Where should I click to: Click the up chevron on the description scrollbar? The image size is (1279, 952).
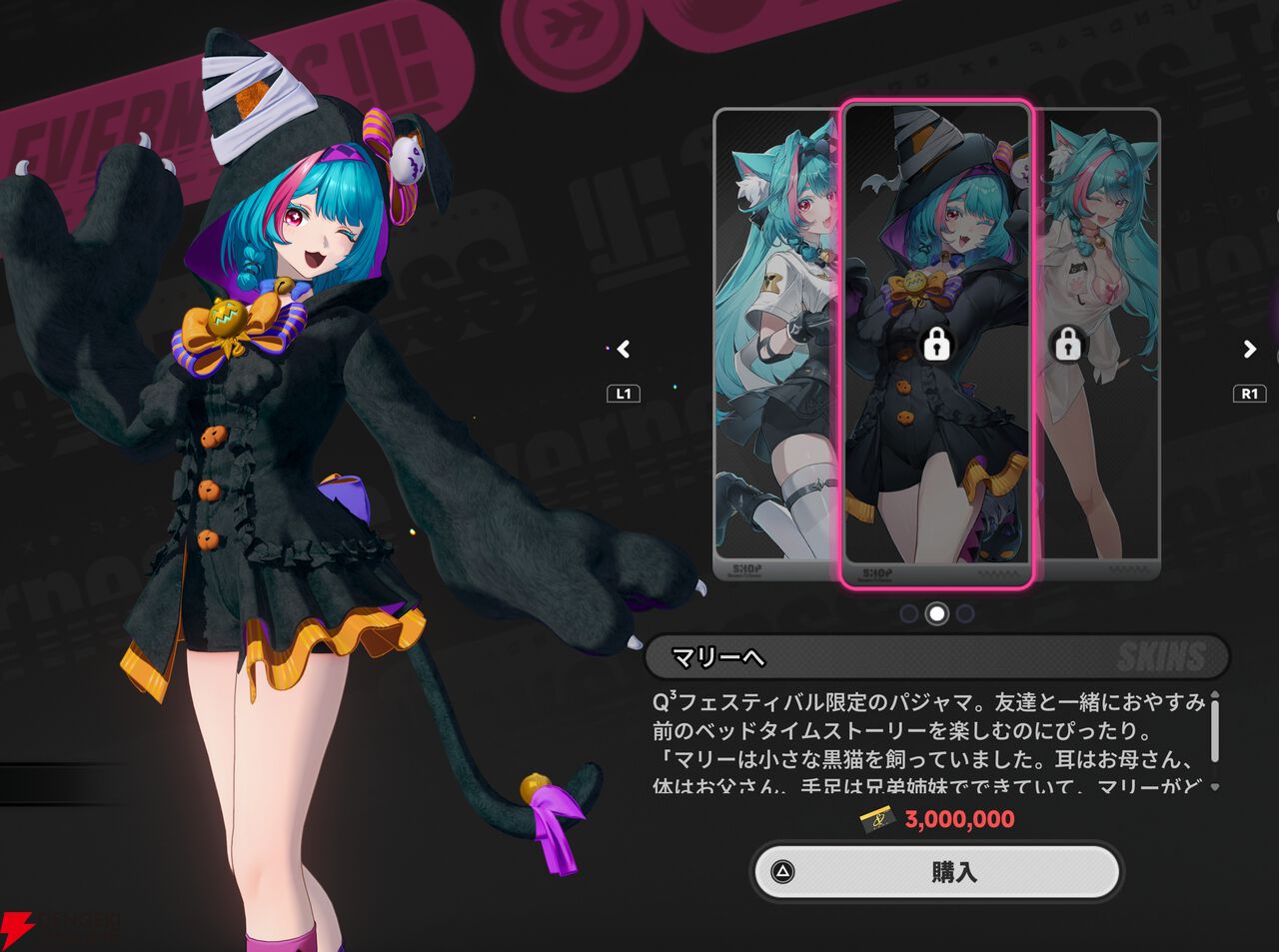point(1215,694)
